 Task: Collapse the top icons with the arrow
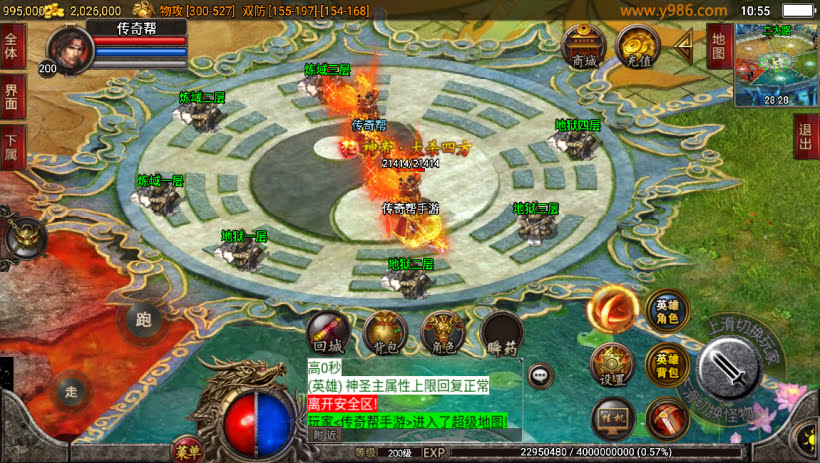(685, 43)
